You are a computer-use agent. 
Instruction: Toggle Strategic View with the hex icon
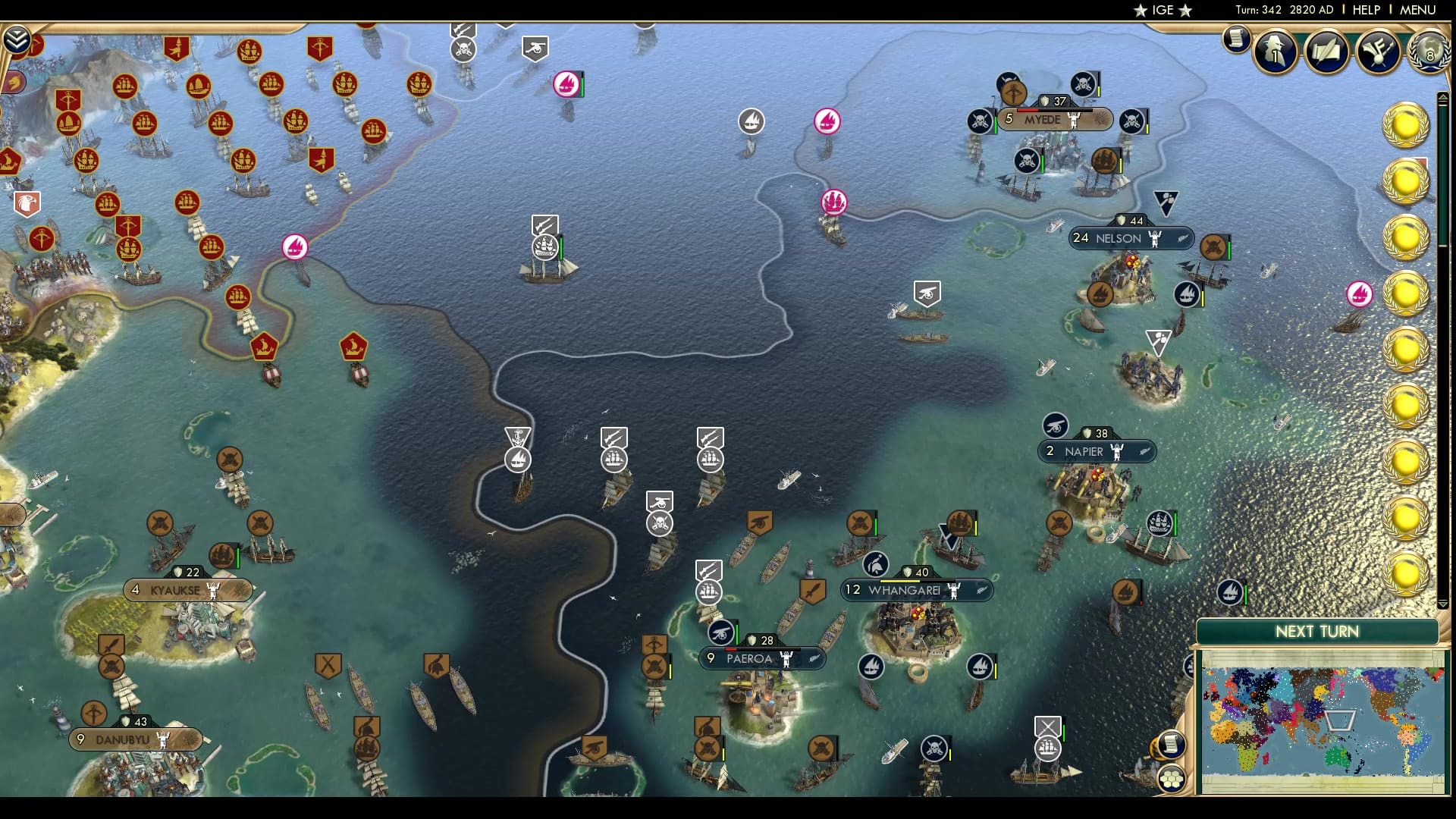point(1172,779)
